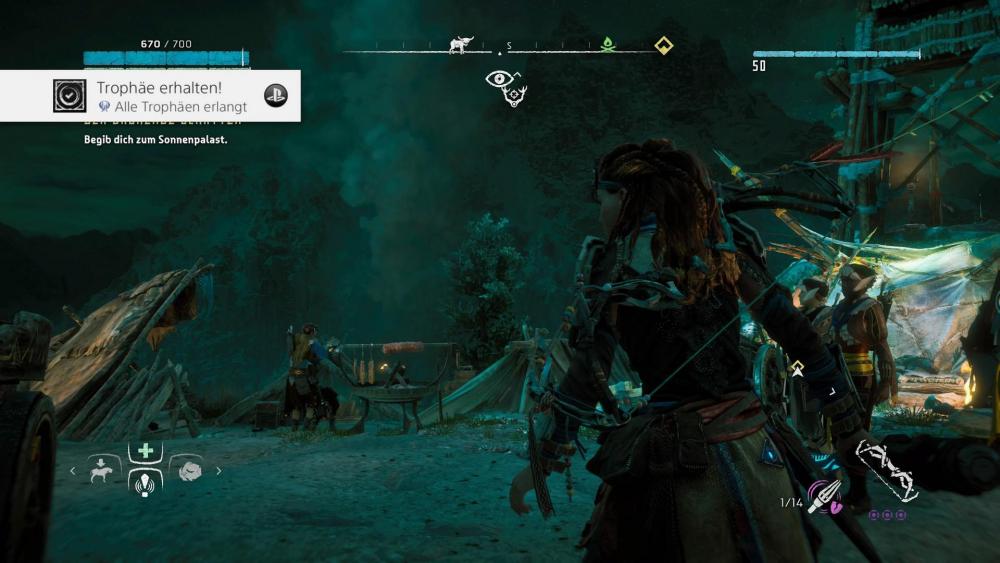
Task: Select the green campfire marker on the compass
Action: [606, 45]
